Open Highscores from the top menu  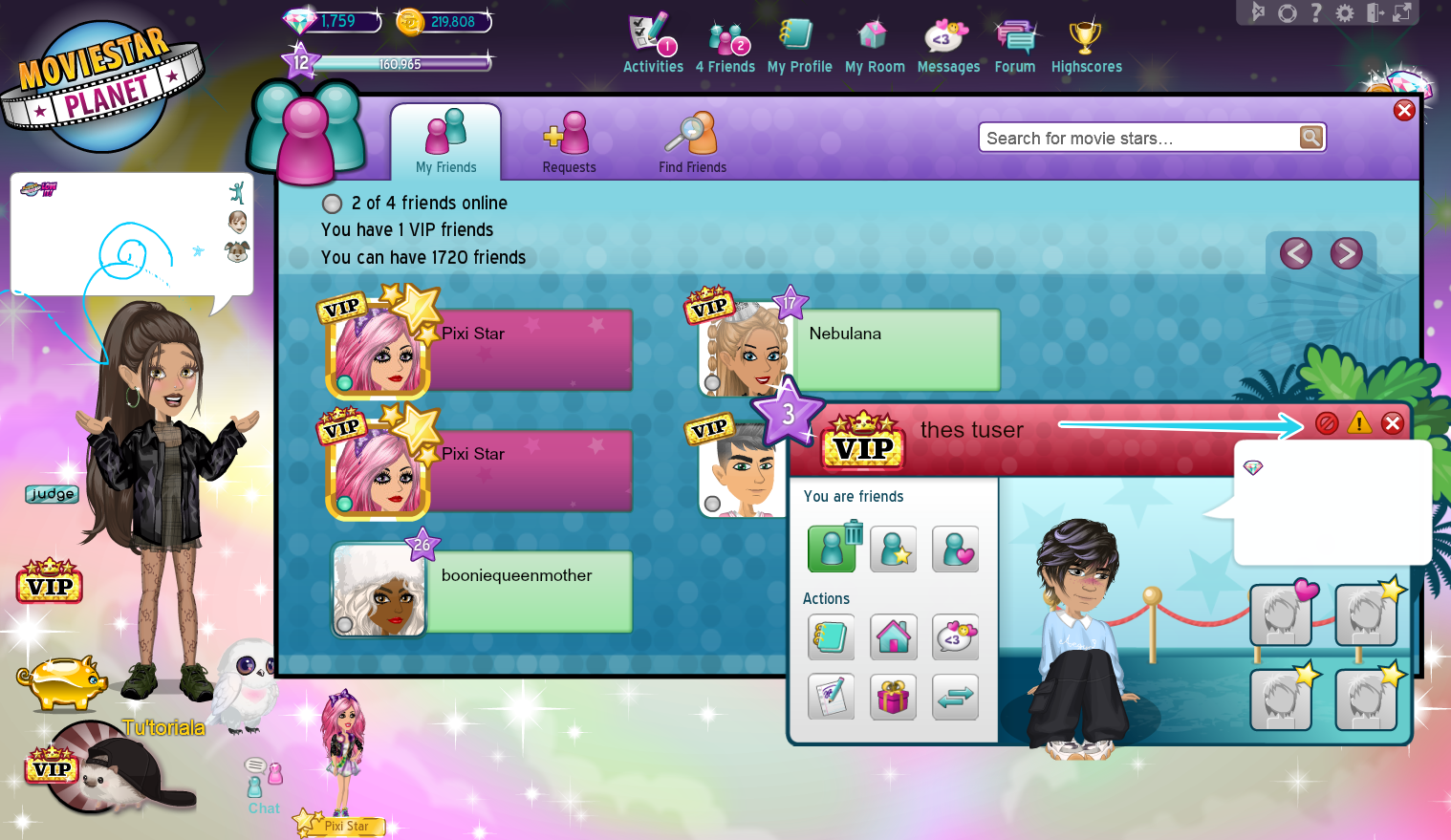click(1086, 38)
